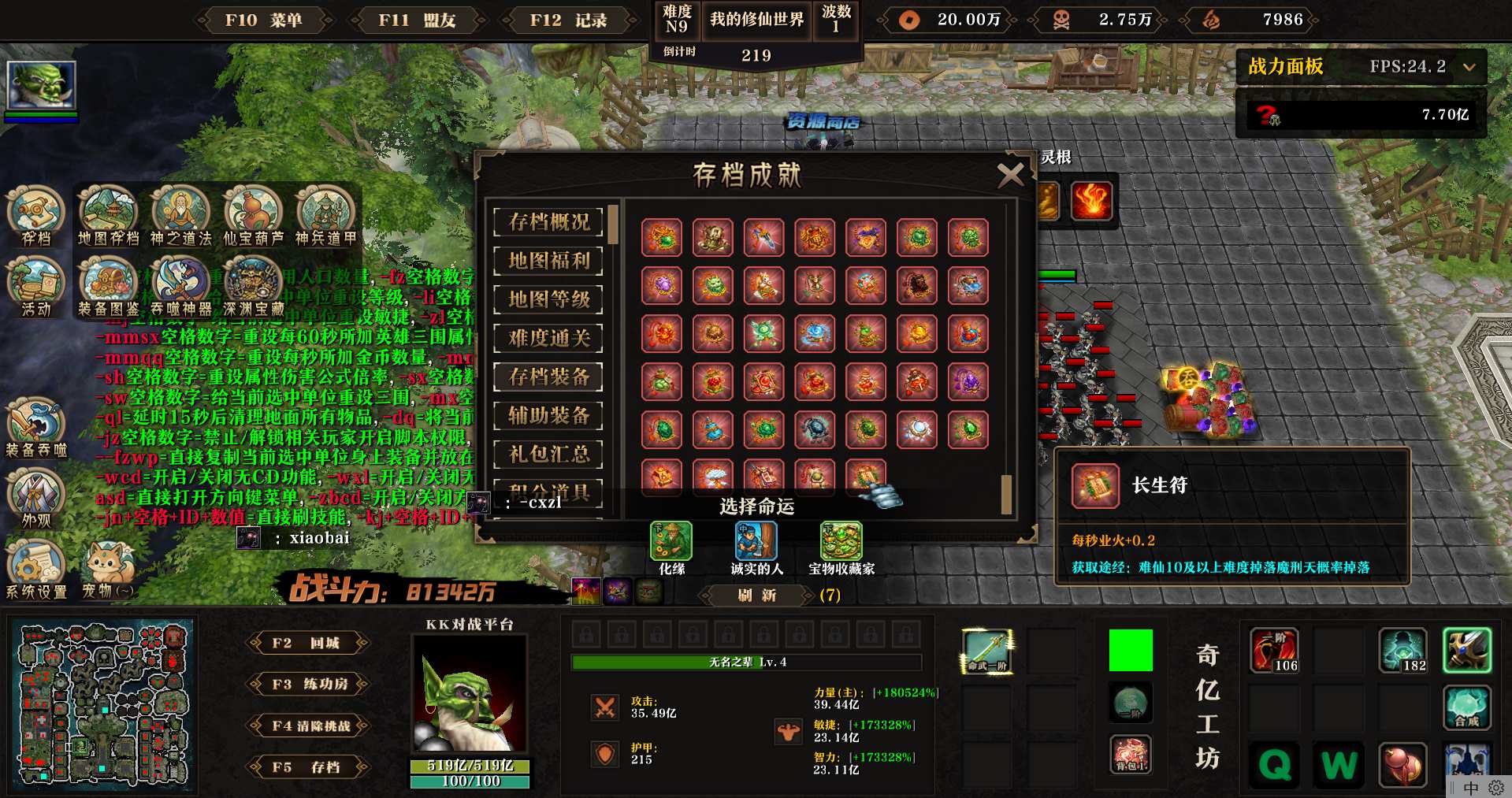
Task: Open the F10 菜单 menu
Action: 263,20
